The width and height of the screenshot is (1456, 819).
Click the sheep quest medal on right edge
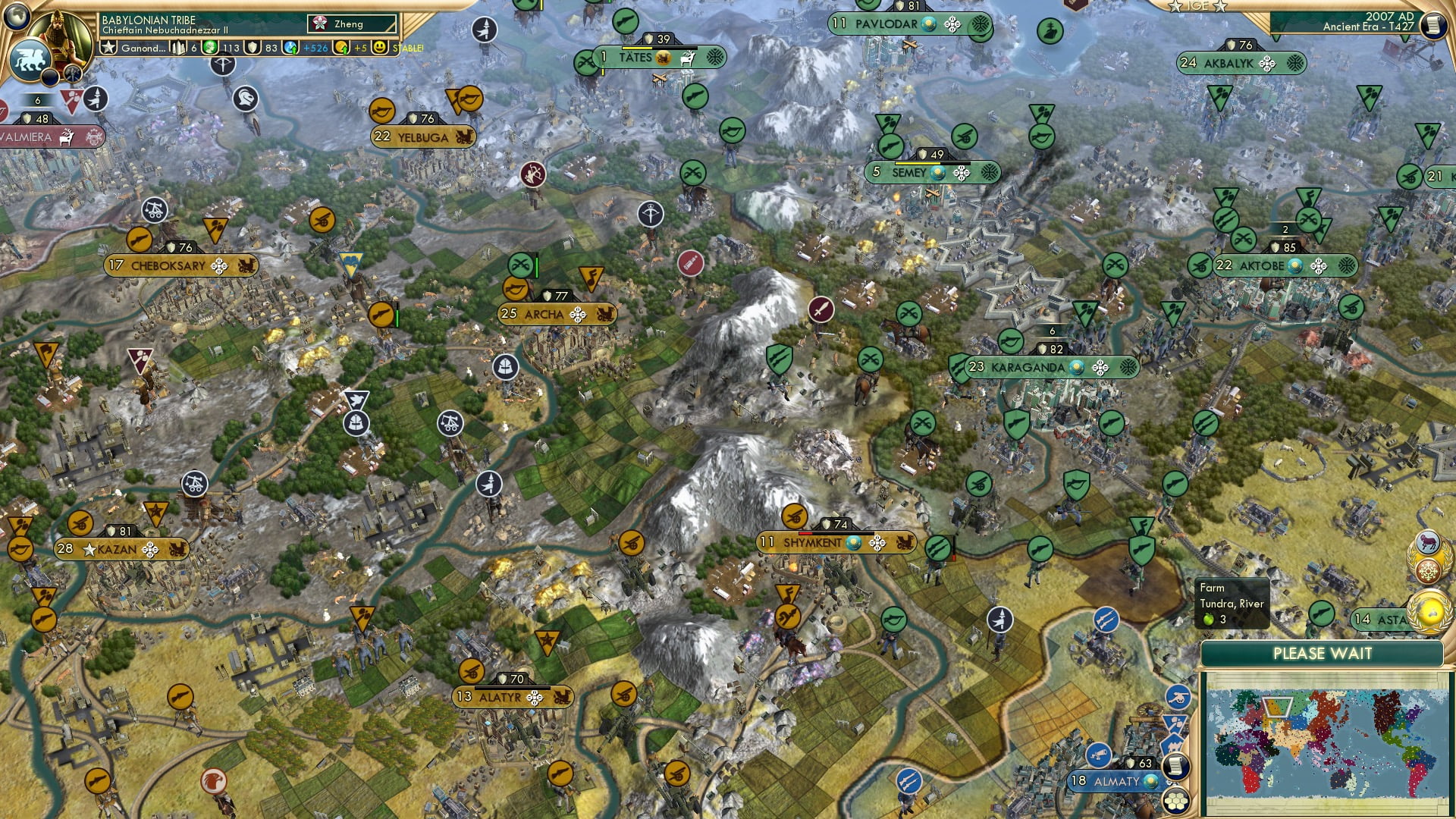pyautogui.click(x=1427, y=540)
